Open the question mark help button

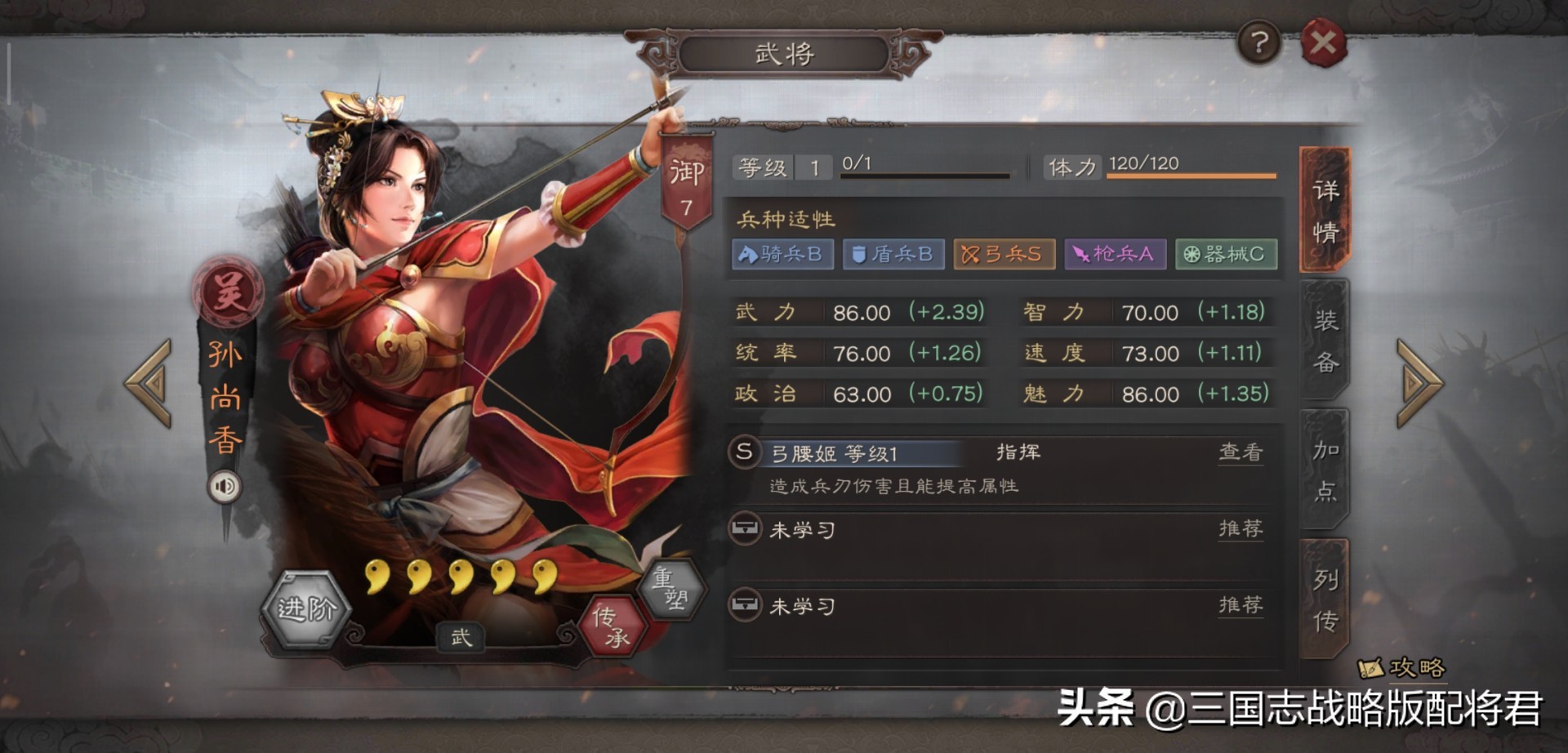[x=1258, y=42]
